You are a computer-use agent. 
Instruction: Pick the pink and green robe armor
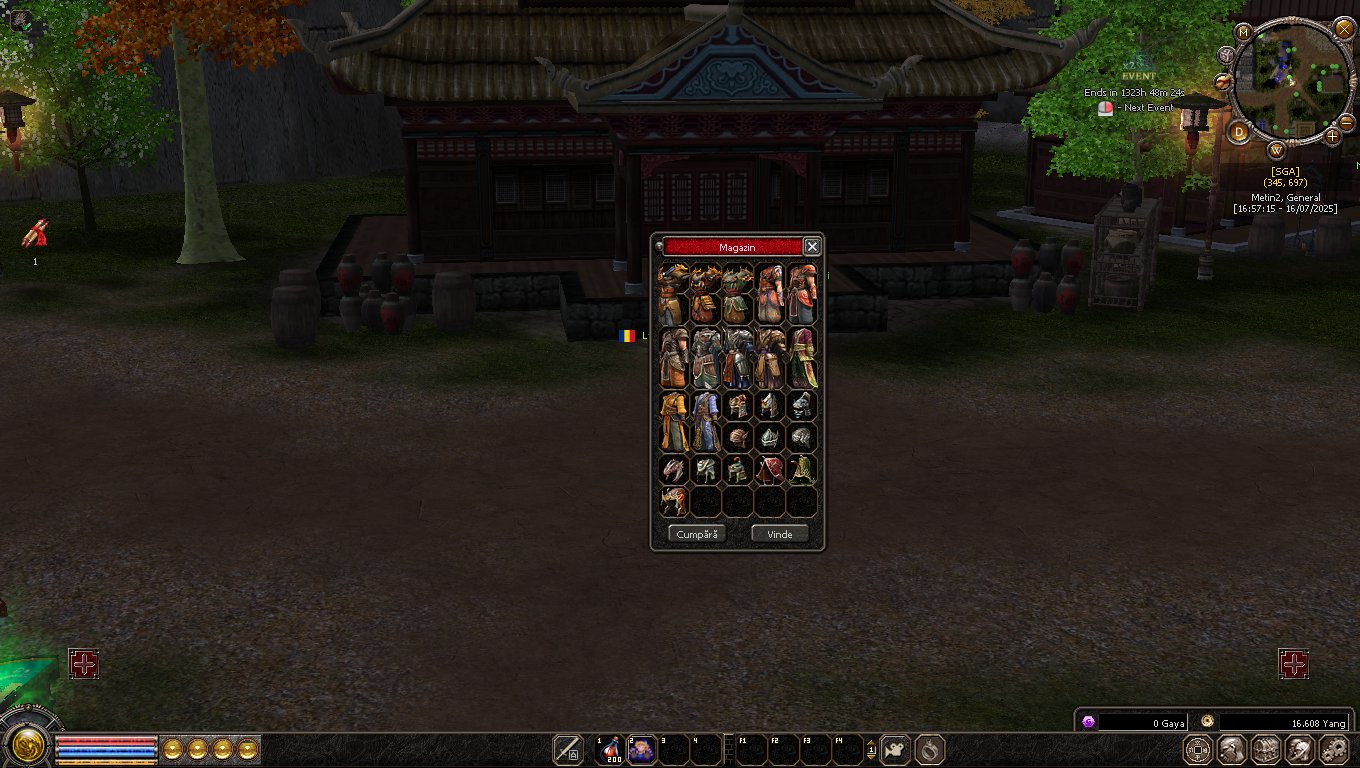coord(802,357)
